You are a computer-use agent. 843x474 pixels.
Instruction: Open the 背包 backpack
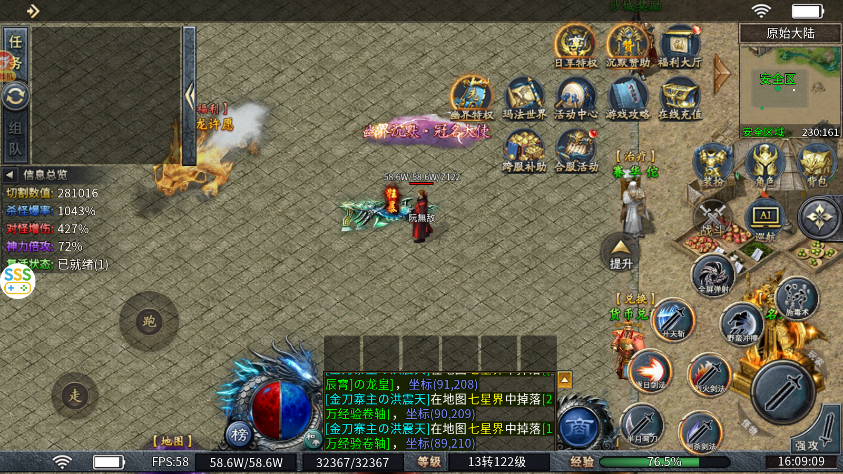816,164
